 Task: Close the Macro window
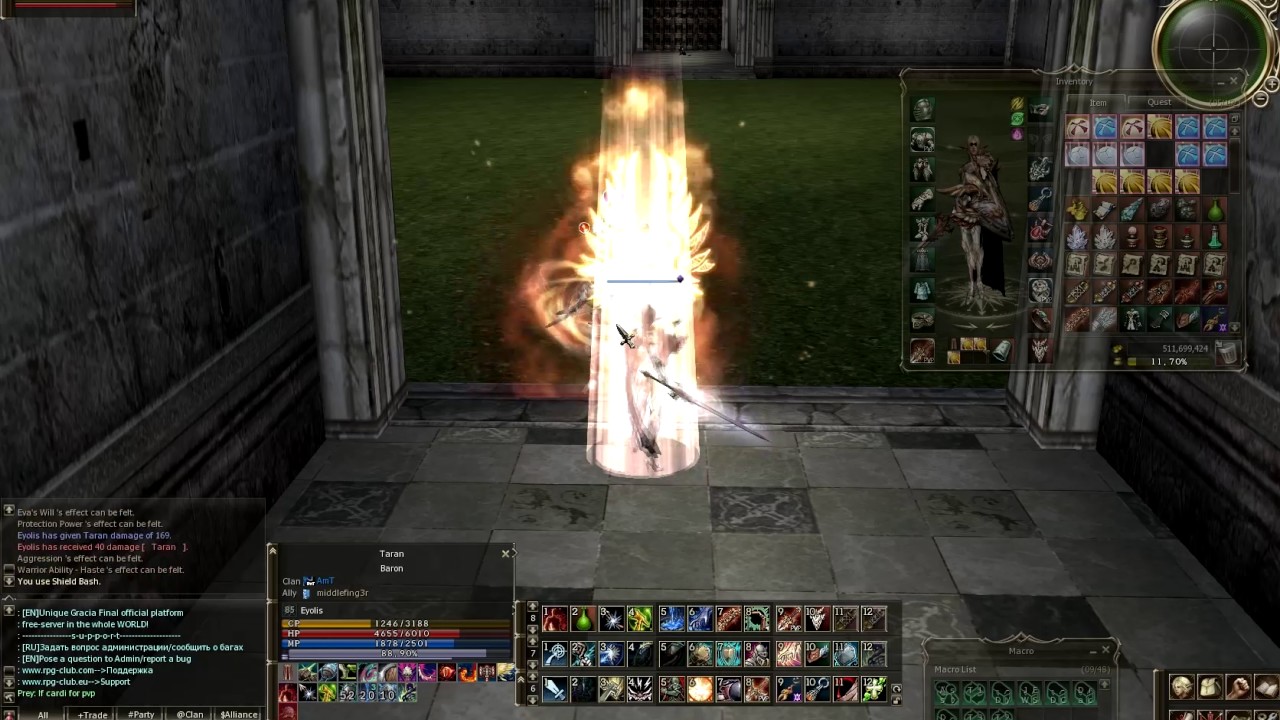pos(1105,651)
